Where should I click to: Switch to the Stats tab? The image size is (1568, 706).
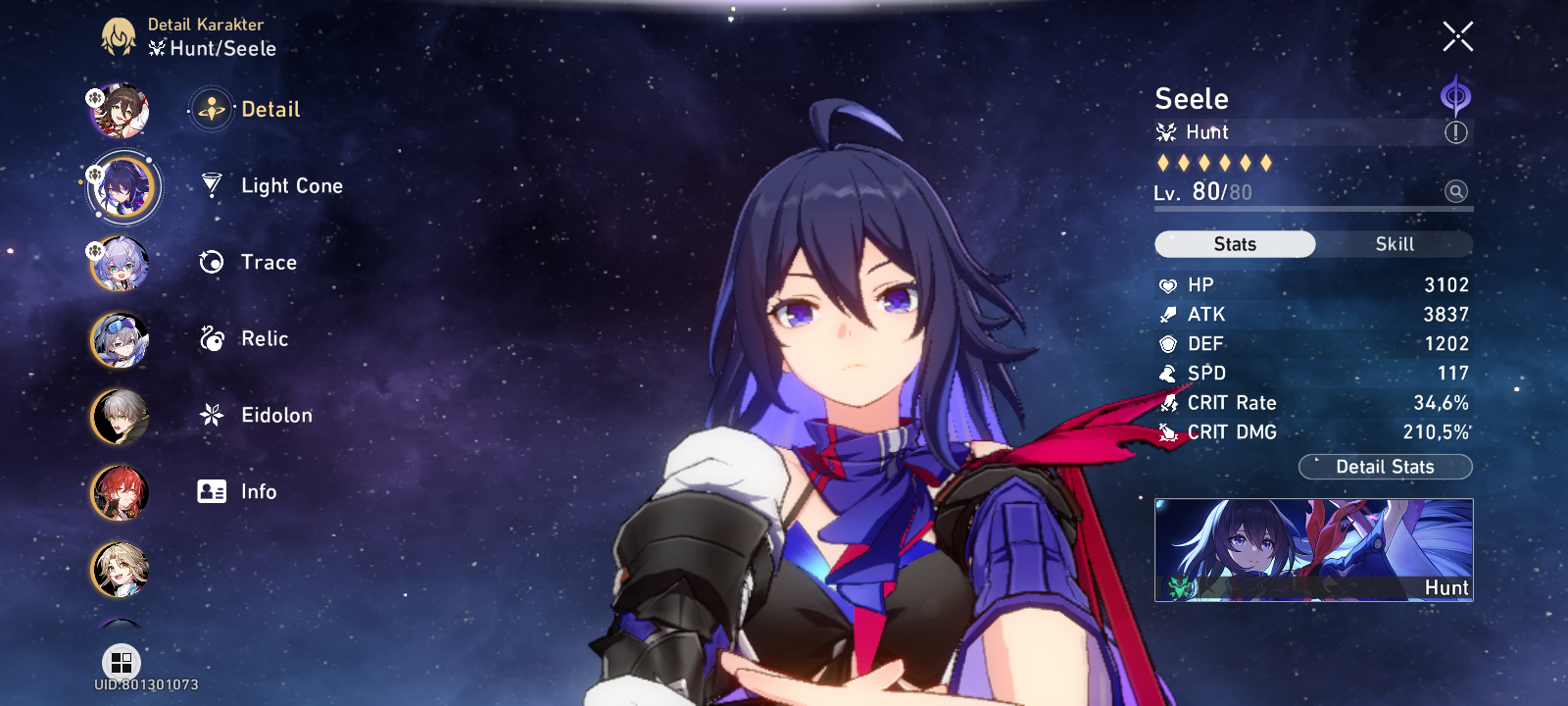tap(1234, 243)
